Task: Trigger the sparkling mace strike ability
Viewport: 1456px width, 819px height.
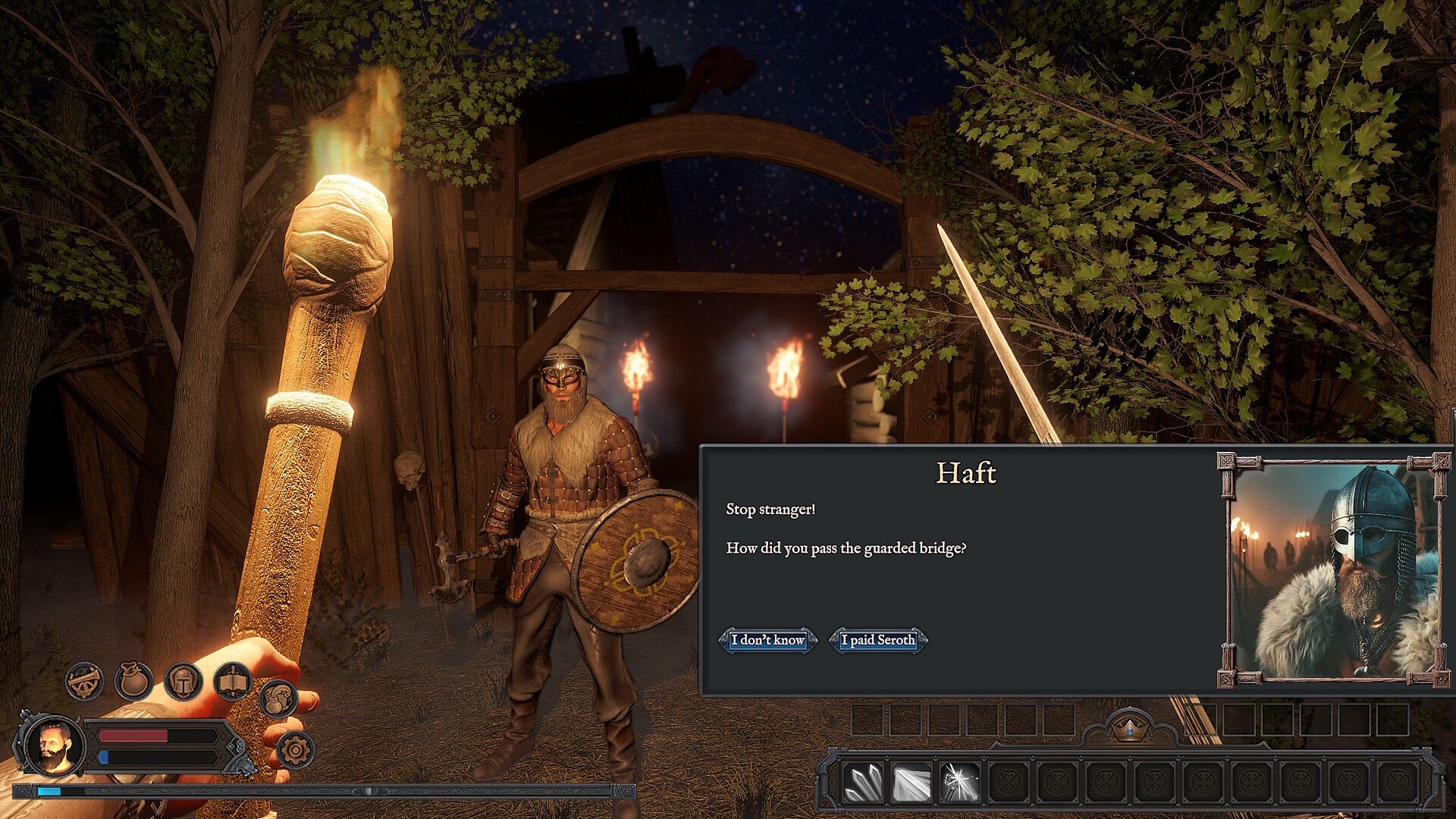Action: coord(960,782)
